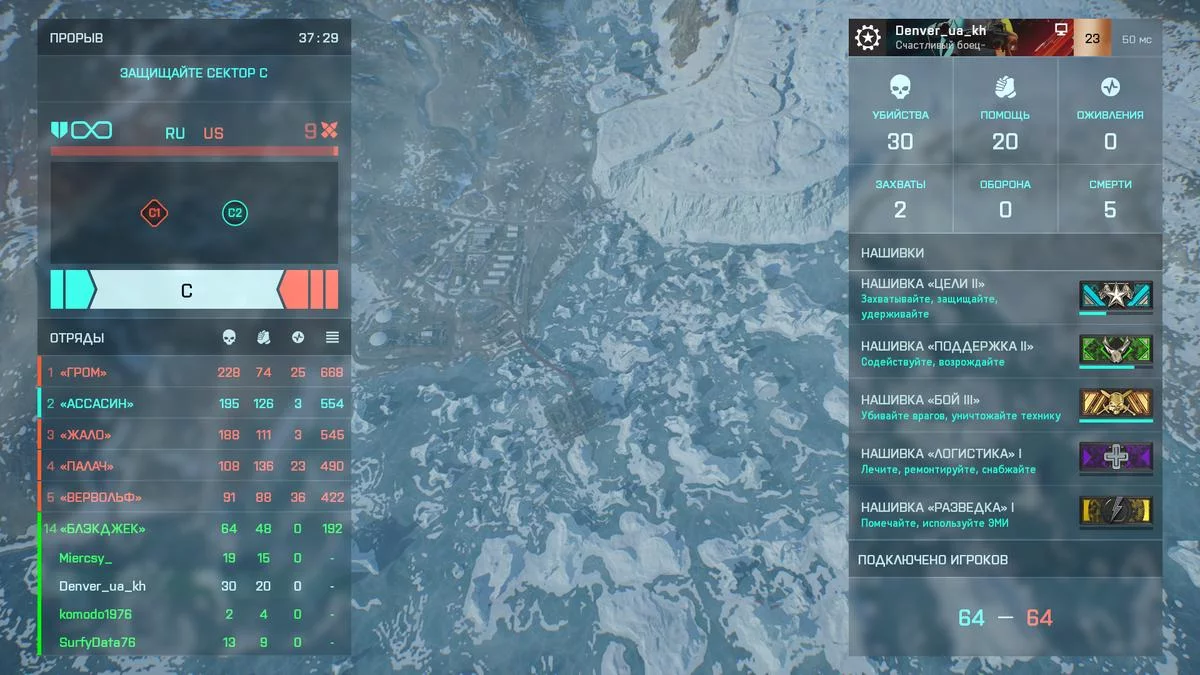The height and width of the screenshot is (675, 1200).
Task: Select the «АССАСИН» squad row
Action: 195,404
